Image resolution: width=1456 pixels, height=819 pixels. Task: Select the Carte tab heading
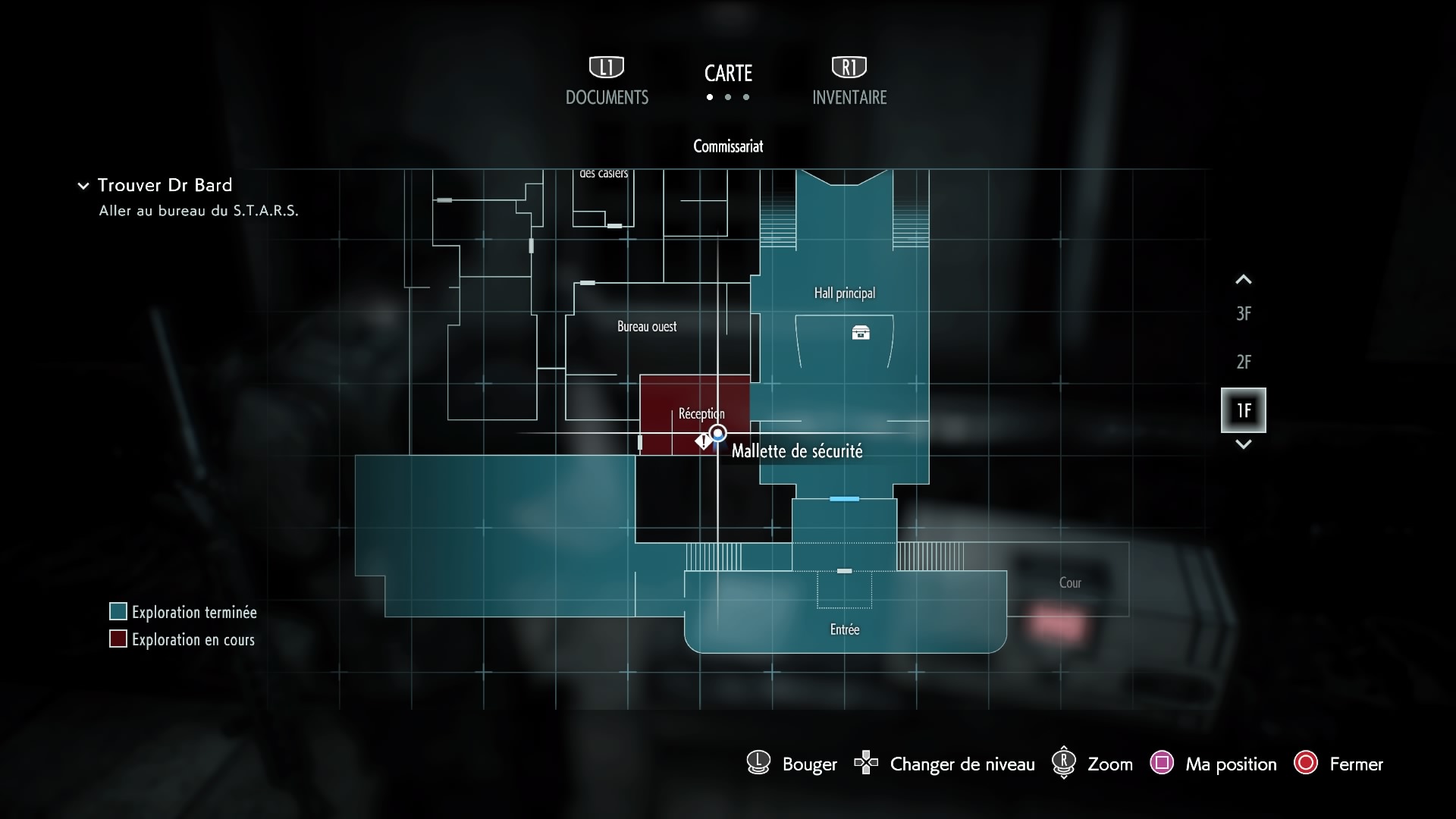tap(728, 74)
